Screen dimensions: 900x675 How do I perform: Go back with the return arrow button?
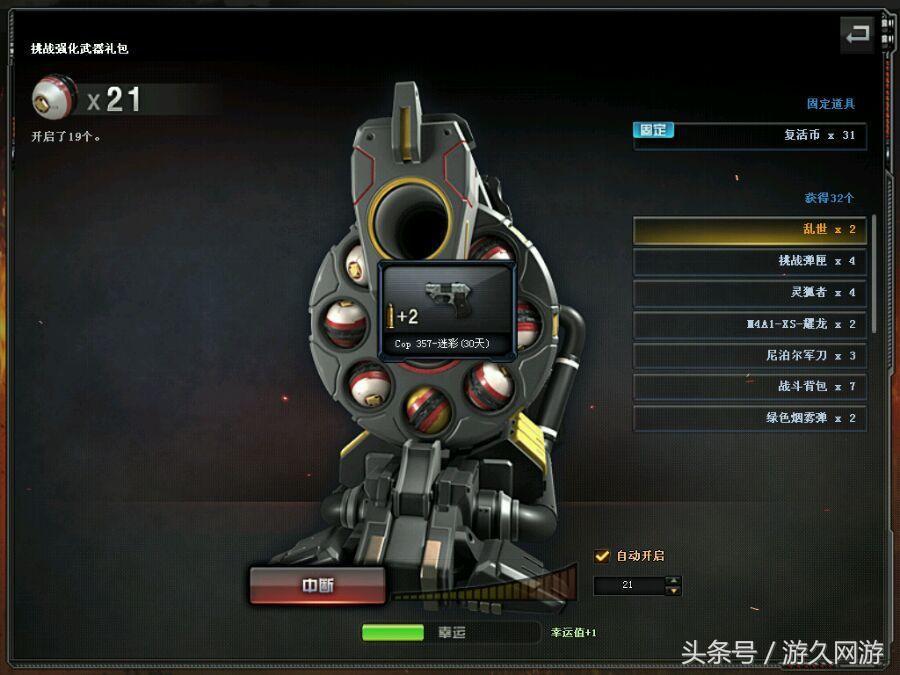(x=857, y=35)
